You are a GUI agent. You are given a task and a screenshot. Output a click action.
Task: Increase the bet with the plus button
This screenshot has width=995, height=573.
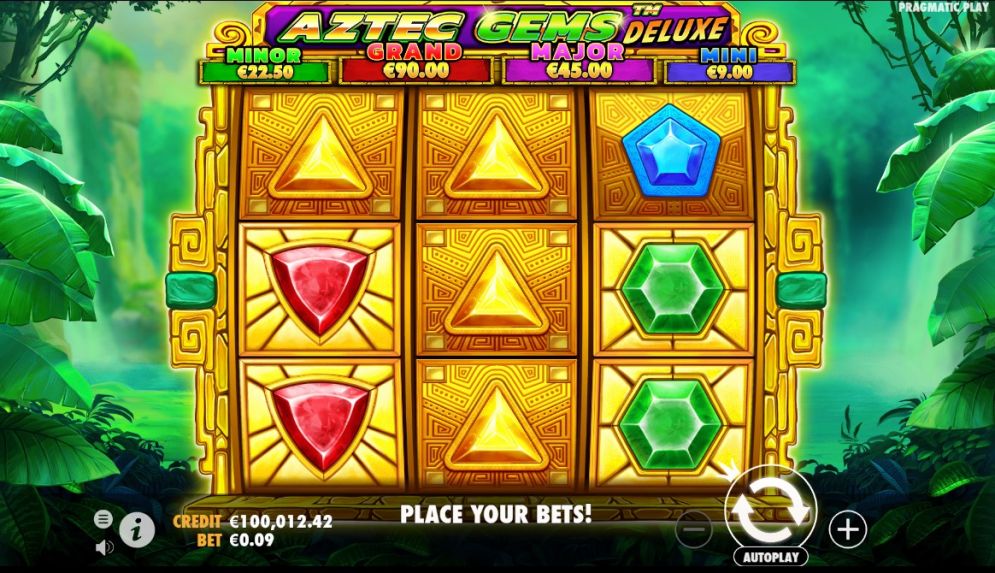[x=847, y=527]
